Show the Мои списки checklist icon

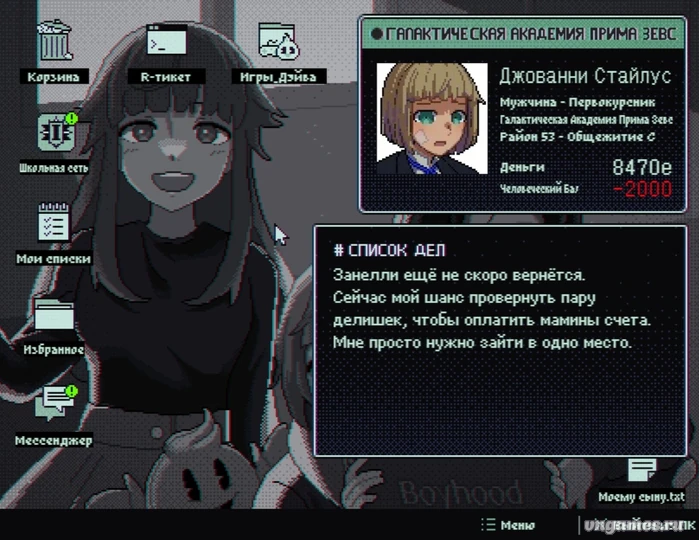(52, 222)
